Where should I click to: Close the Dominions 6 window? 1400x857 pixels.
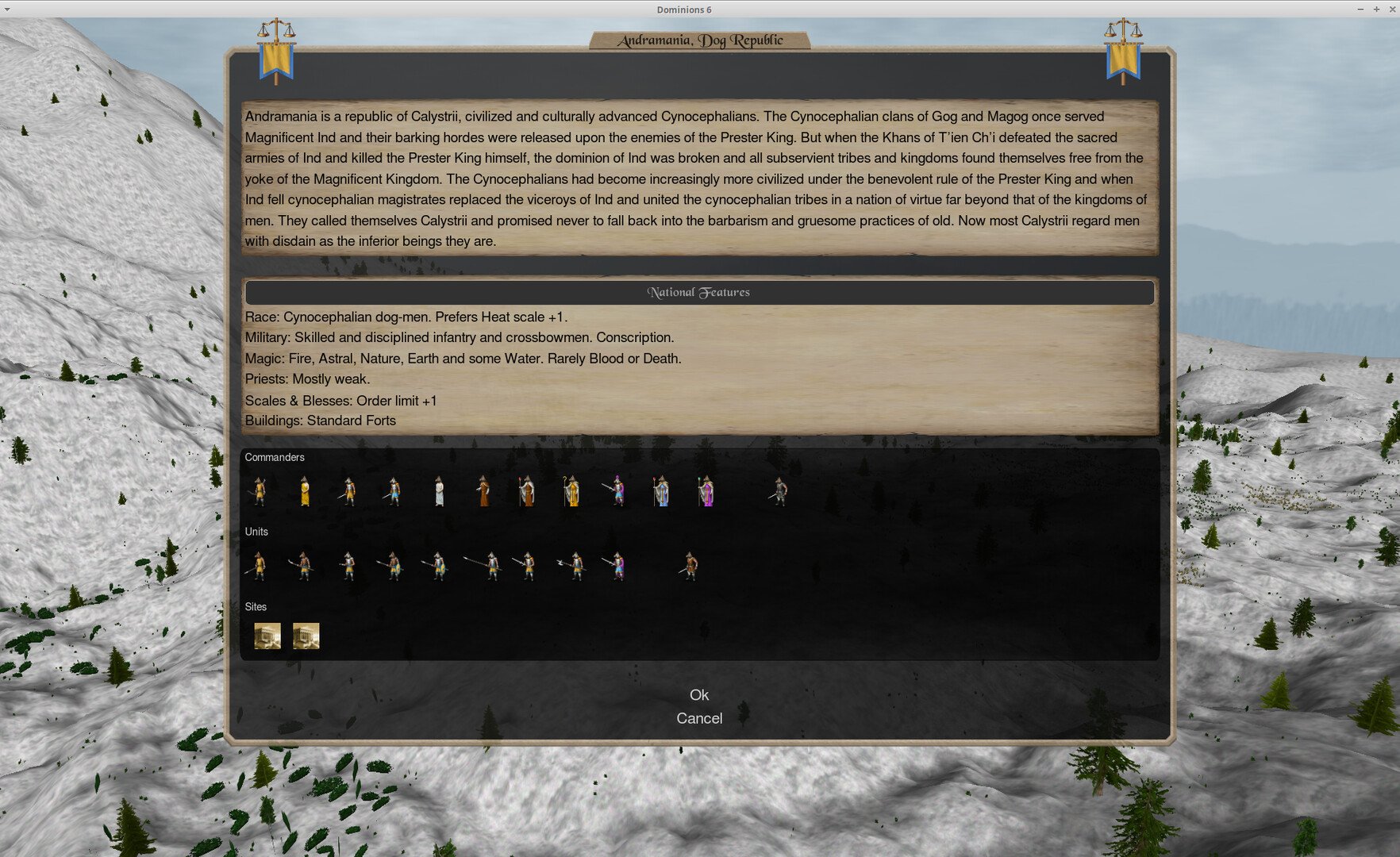pyautogui.click(x=1391, y=10)
